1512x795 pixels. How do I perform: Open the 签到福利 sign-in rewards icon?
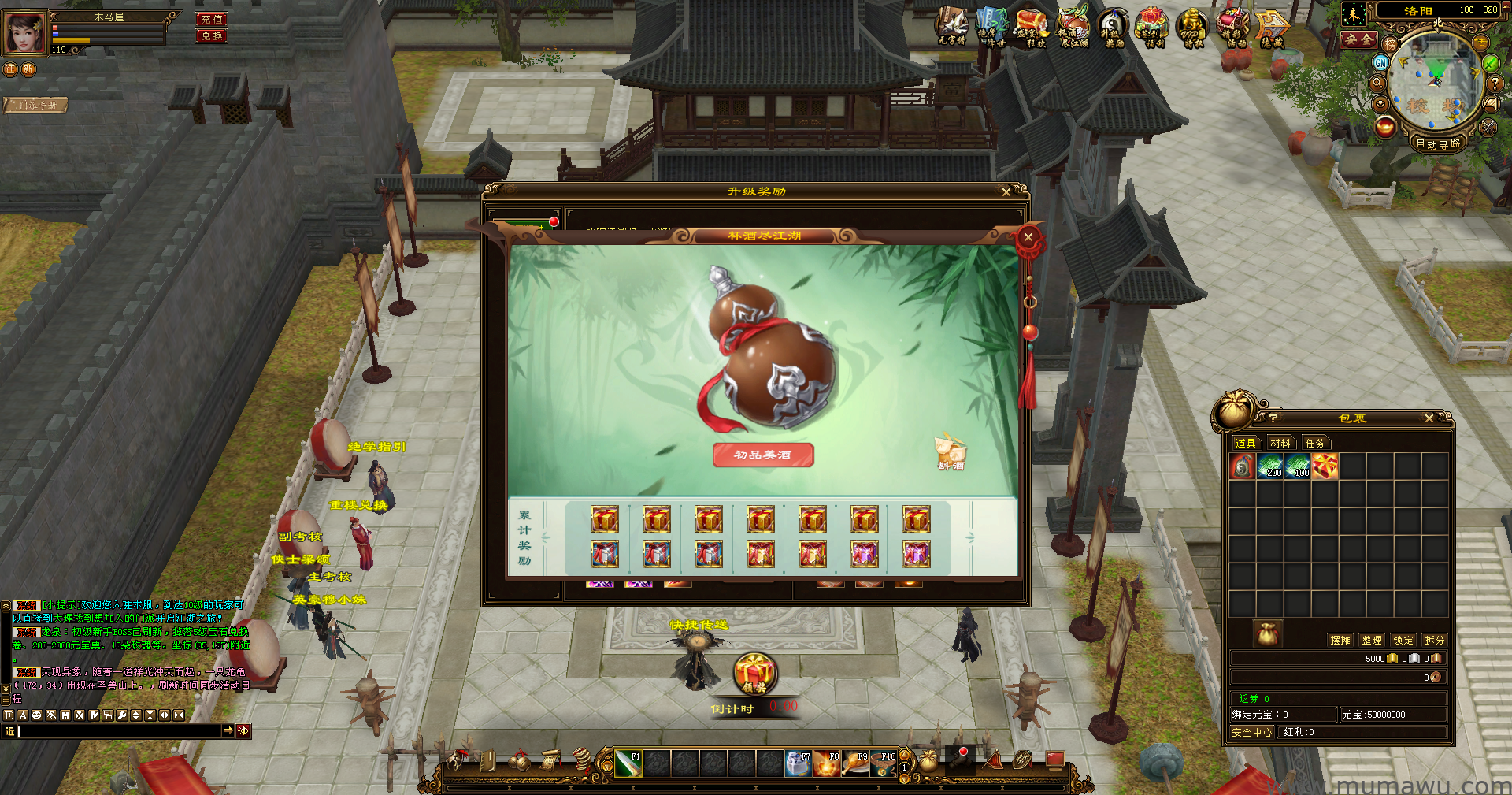pos(1152,28)
